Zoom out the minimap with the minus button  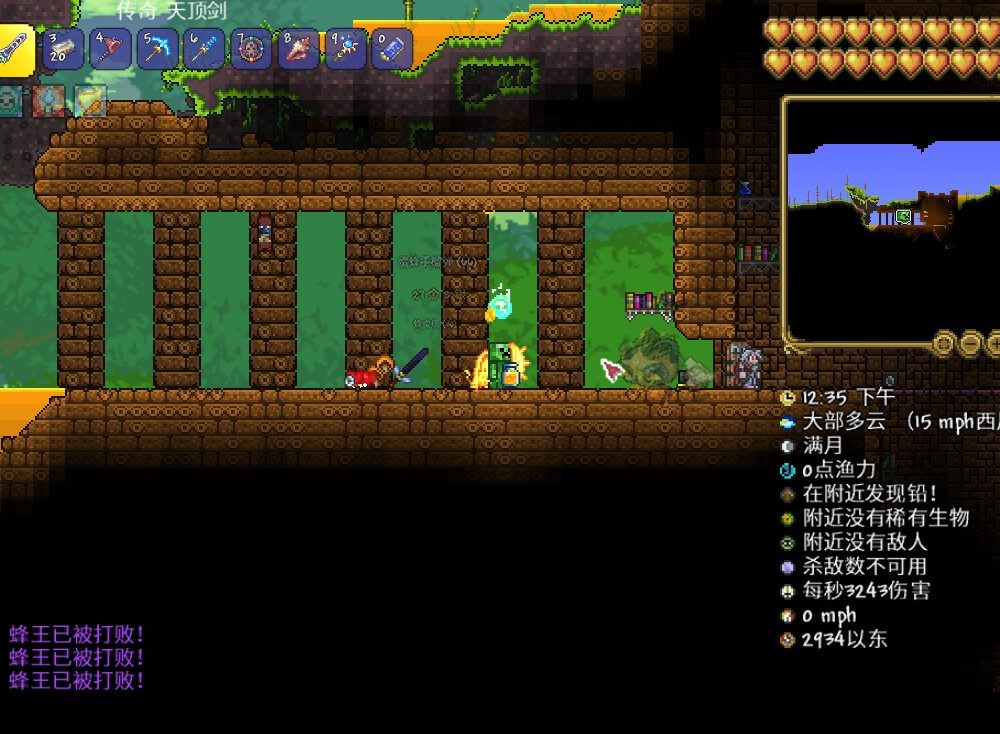[971, 344]
